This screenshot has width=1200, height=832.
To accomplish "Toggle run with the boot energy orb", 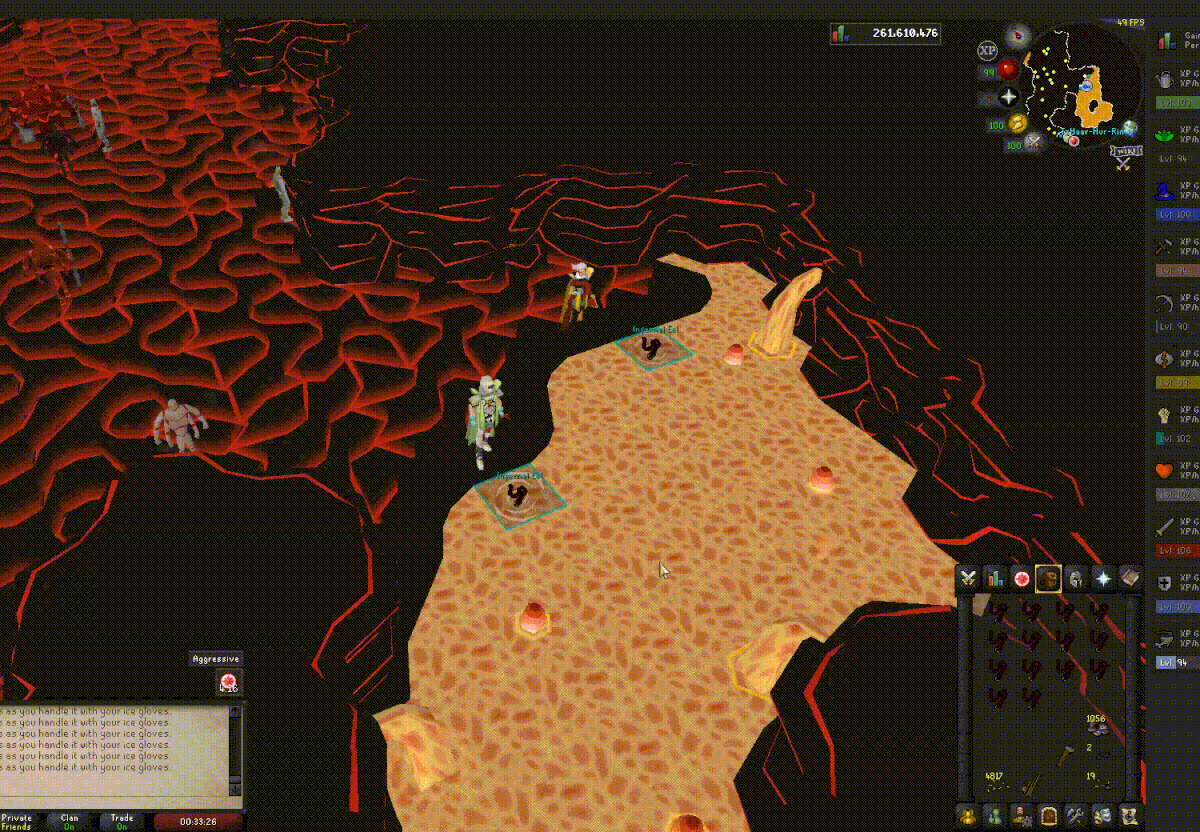I will coord(1018,122).
